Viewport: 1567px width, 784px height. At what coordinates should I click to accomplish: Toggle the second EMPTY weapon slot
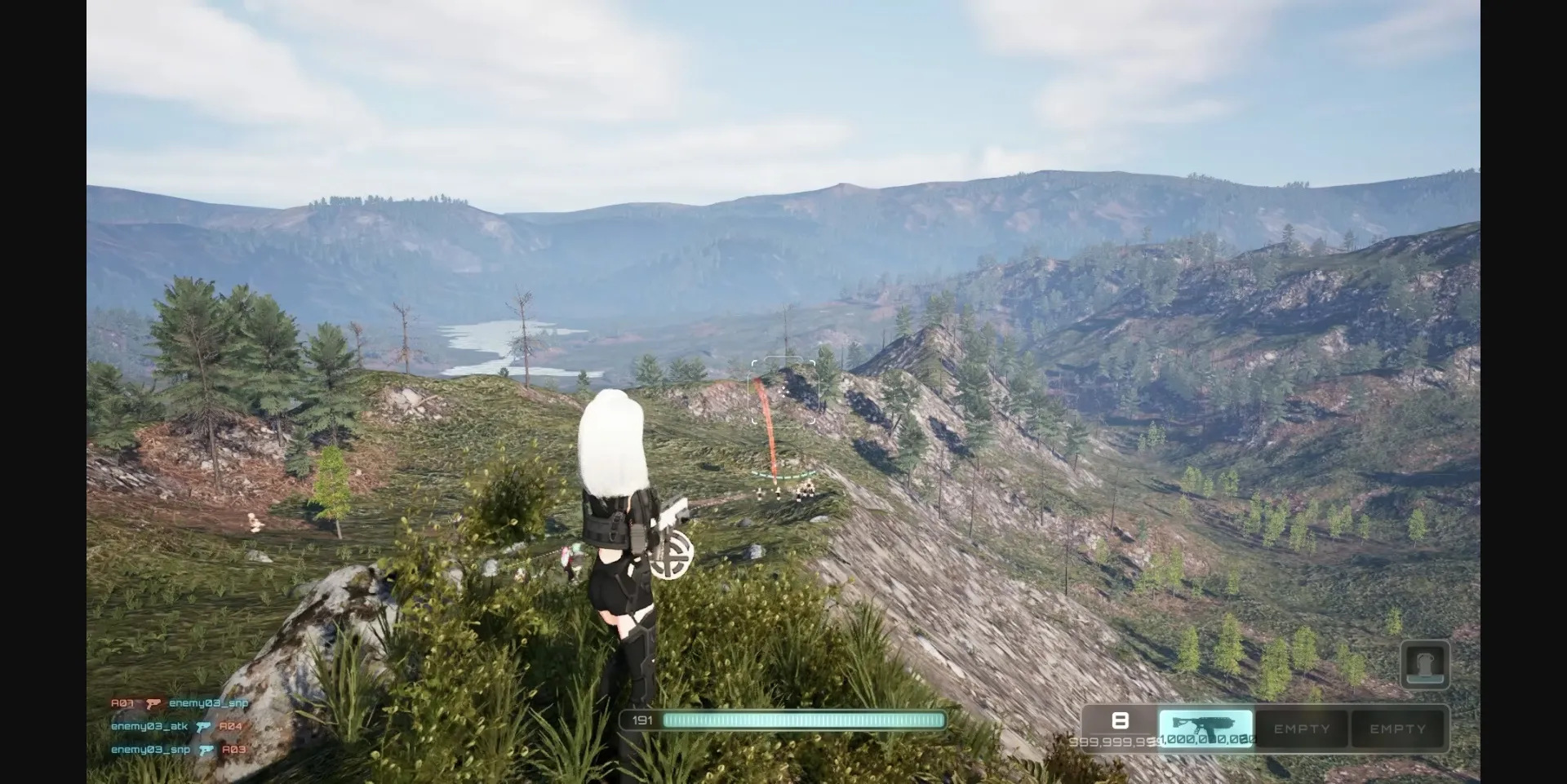coord(1398,729)
